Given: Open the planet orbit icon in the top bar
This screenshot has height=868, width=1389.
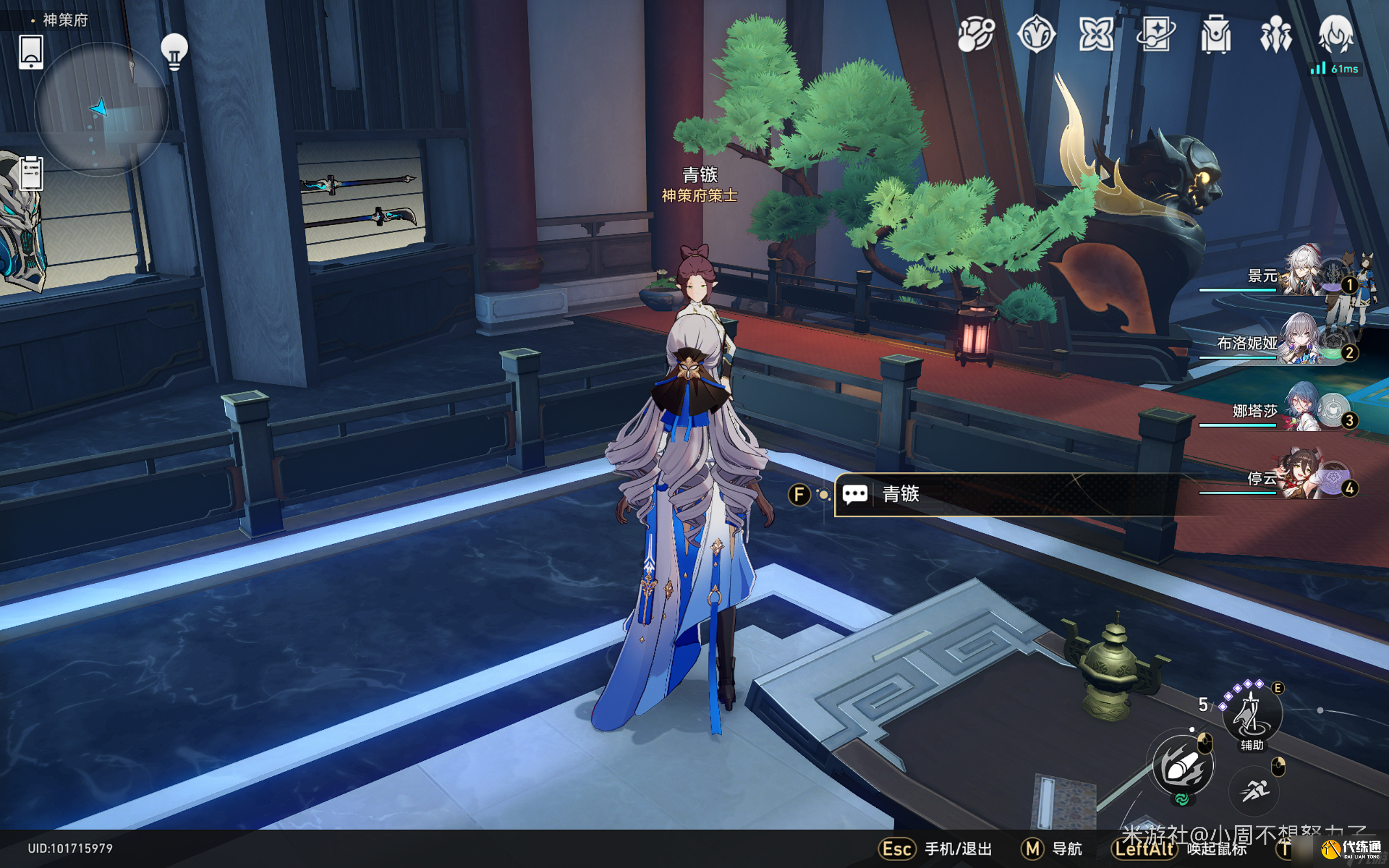Looking at the screenshot, I should point(976,34).
